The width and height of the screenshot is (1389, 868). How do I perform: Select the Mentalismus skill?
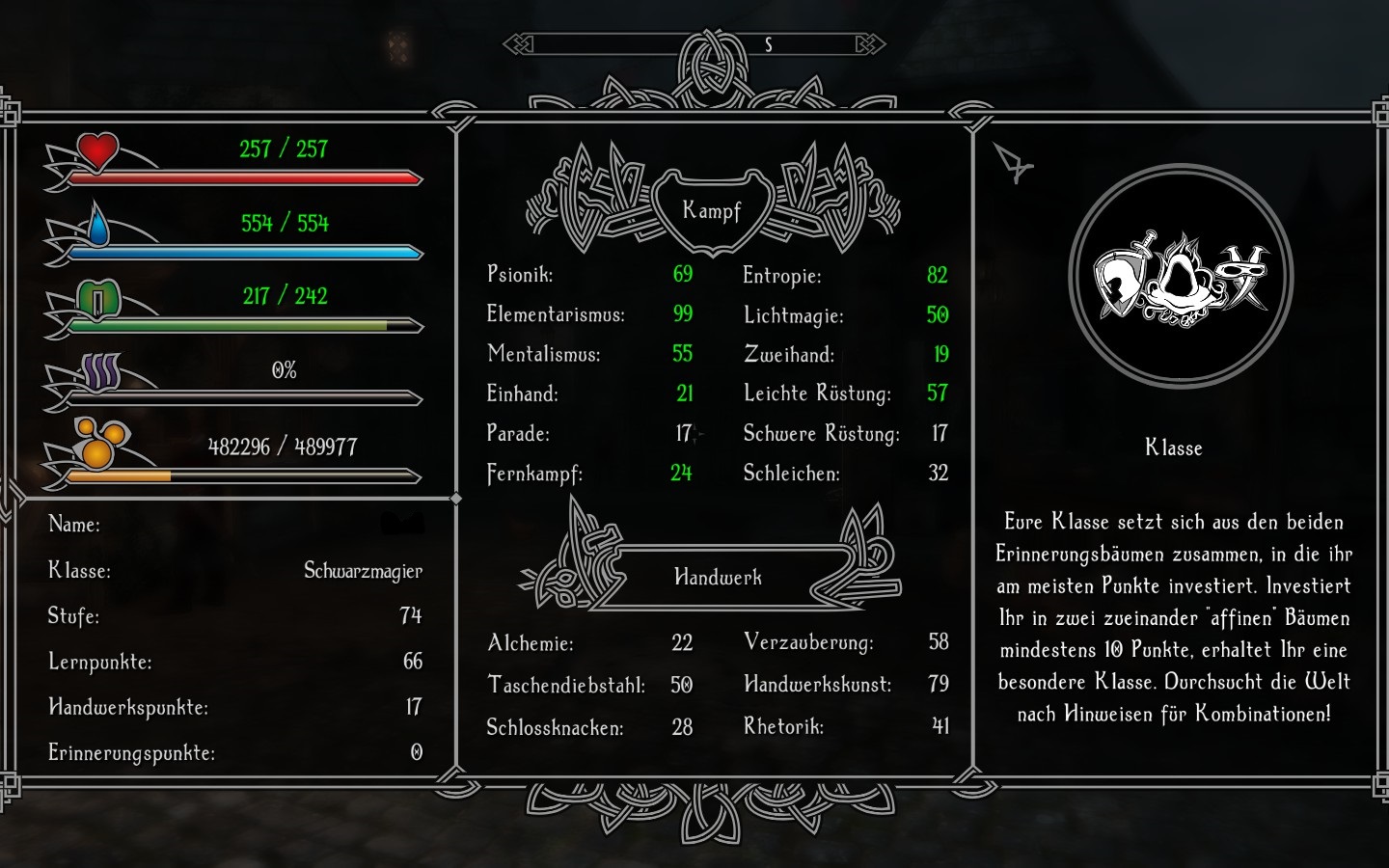point(544,354)
